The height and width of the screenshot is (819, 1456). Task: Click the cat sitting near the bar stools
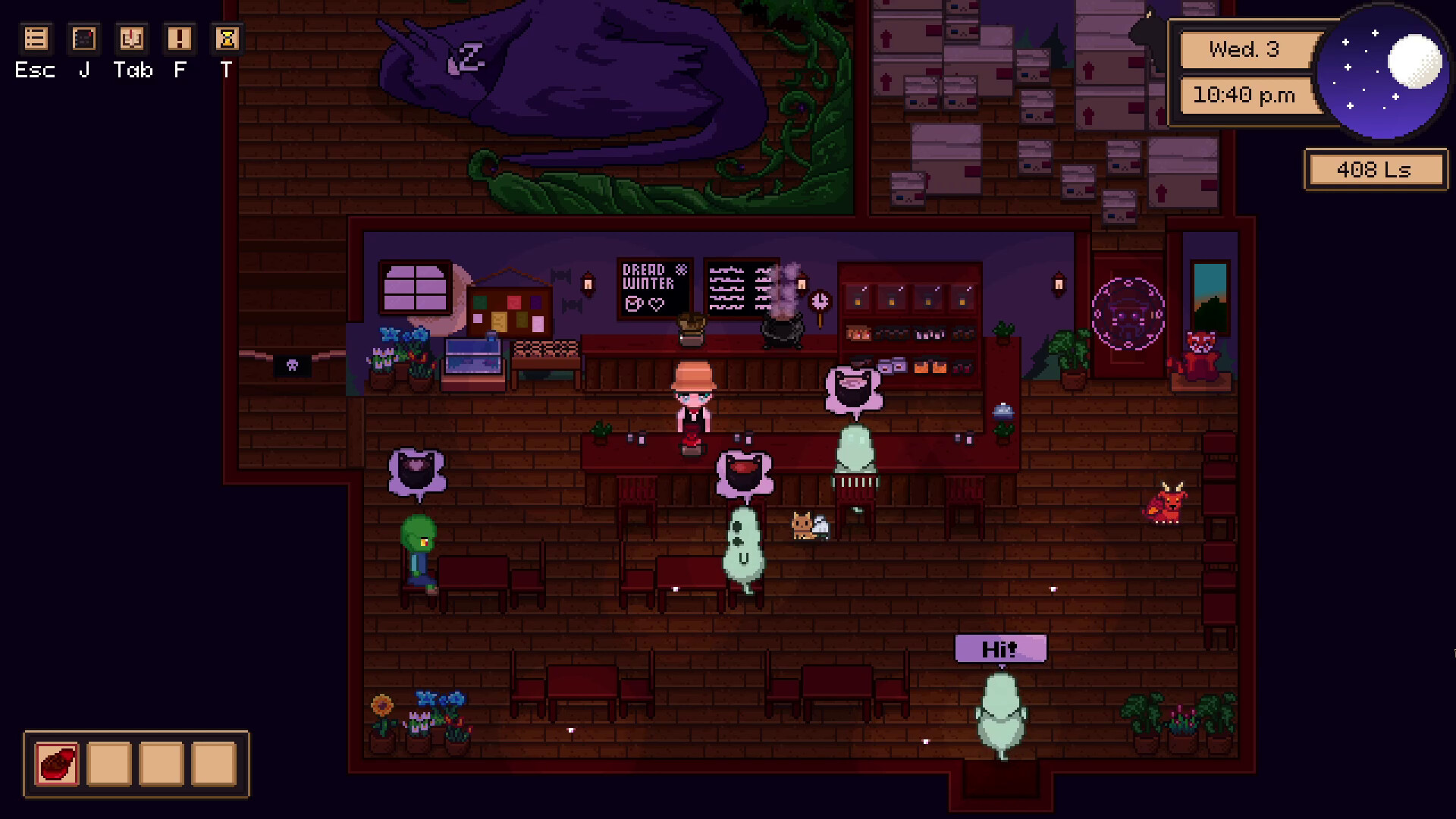(x=802, y=525)
